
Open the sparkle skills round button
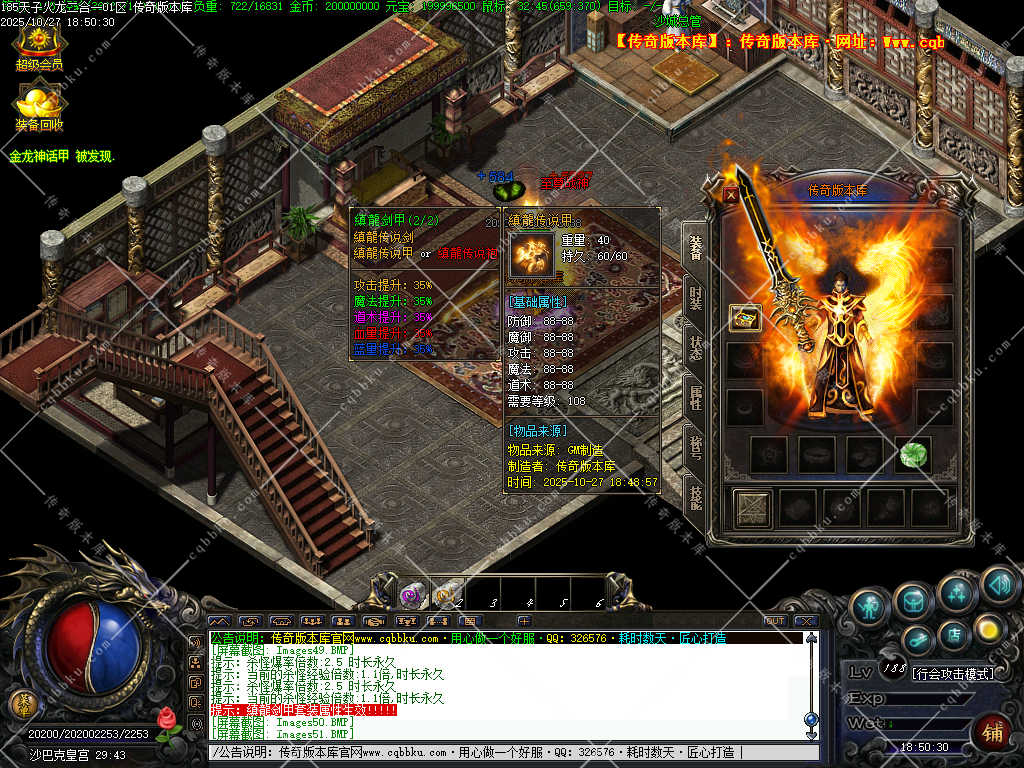point(957,594)
